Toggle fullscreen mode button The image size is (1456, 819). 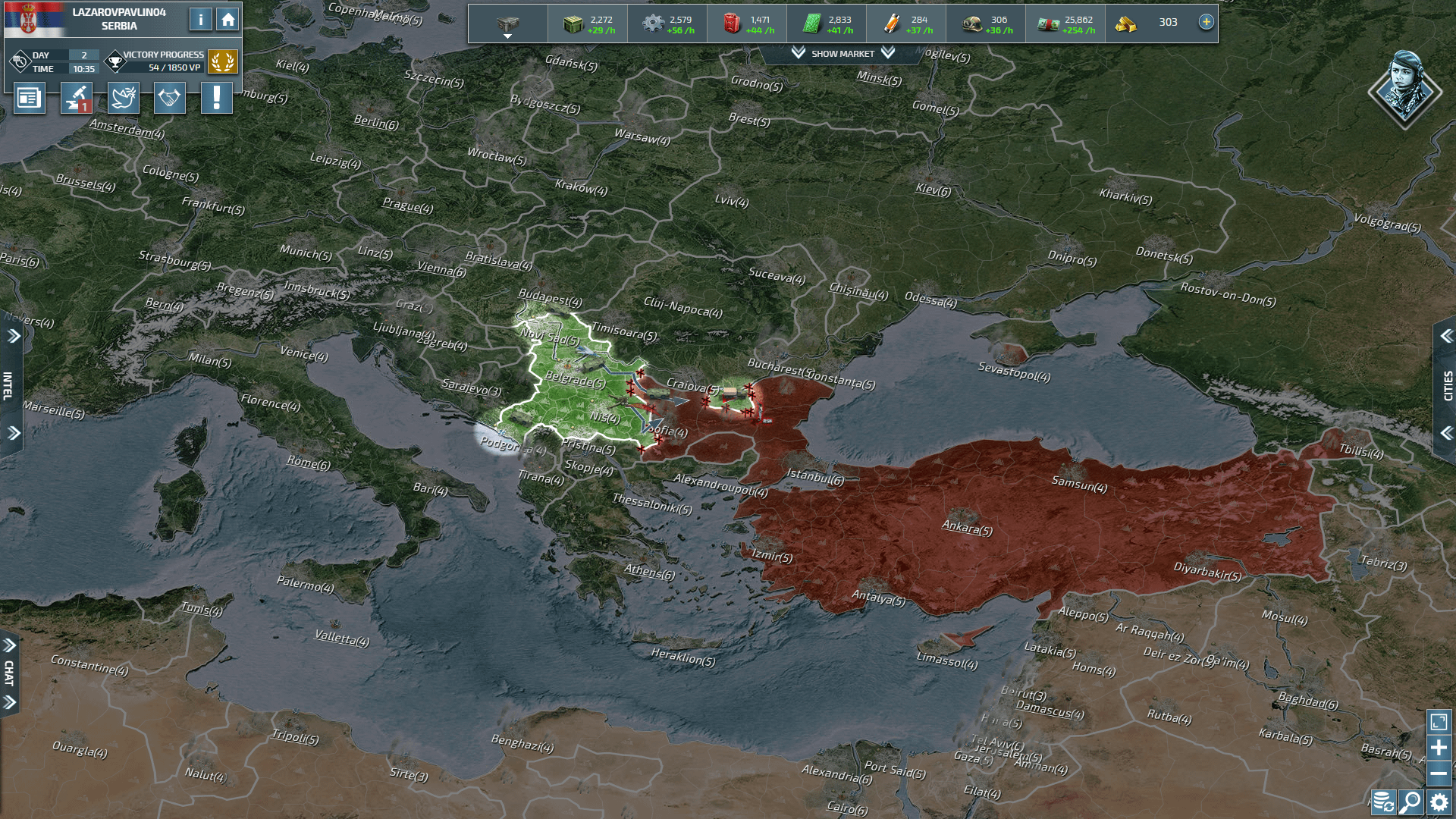(1439, 721)
